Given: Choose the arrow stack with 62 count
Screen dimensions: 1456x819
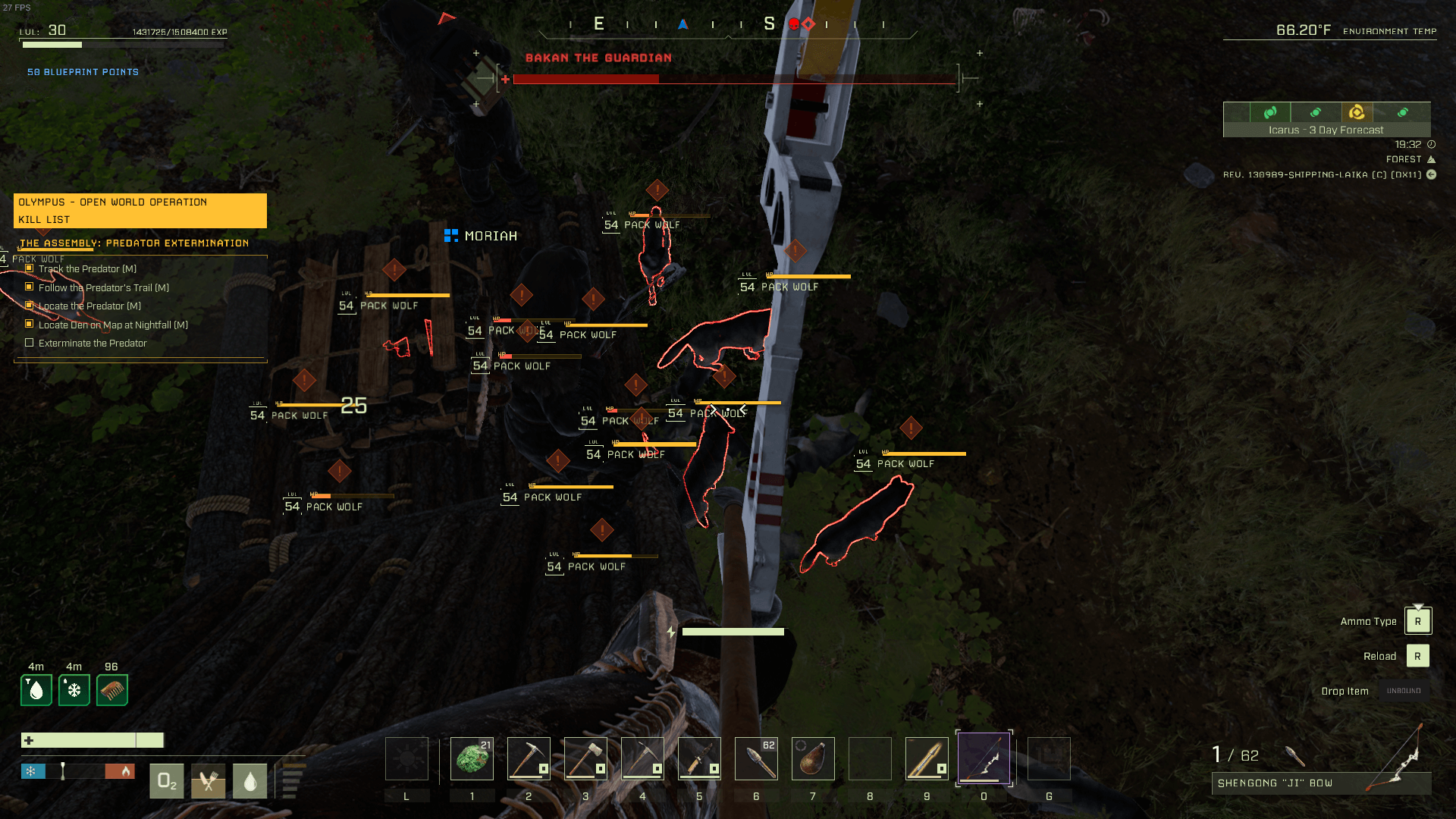Looking at the screenshot, I should click(756, 758).
